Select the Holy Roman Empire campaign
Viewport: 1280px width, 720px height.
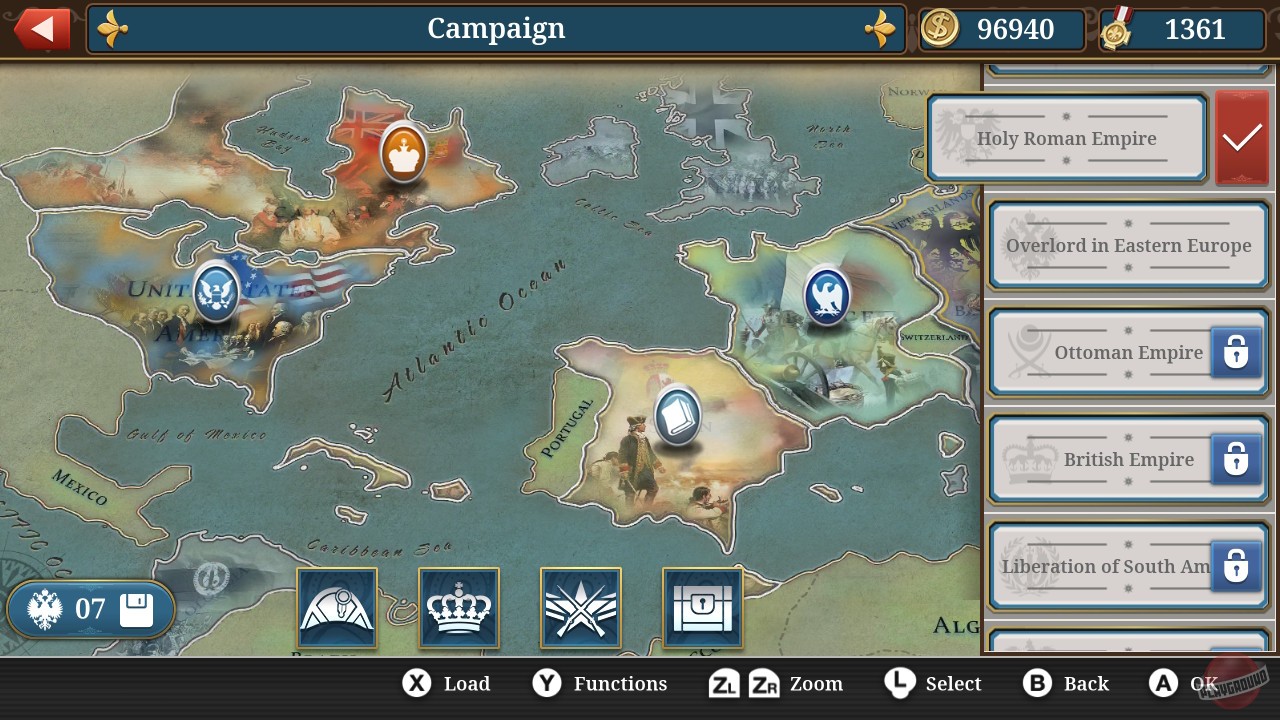1067,138
